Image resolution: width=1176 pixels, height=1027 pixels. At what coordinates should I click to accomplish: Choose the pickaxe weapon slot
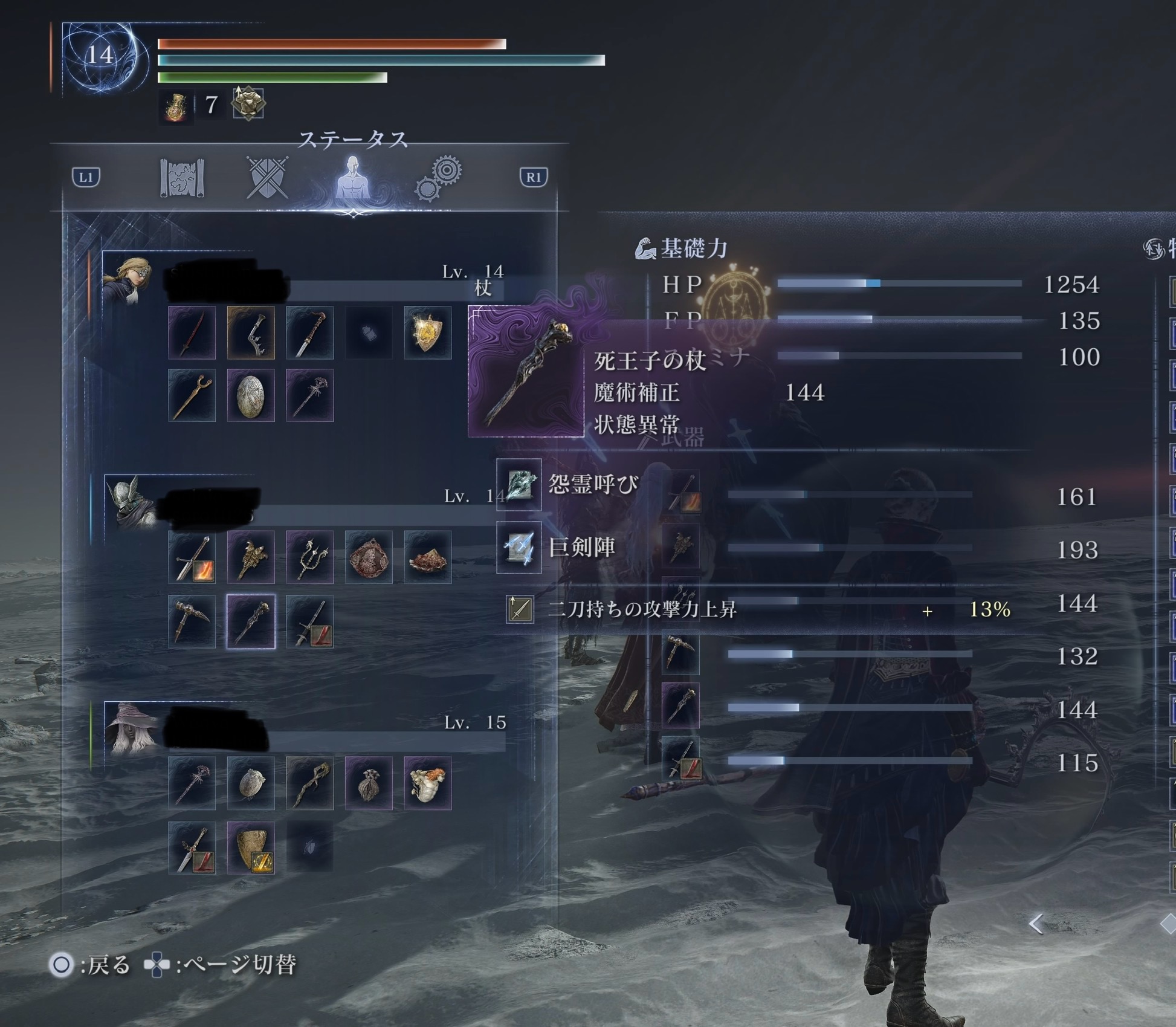coord(192,621)
